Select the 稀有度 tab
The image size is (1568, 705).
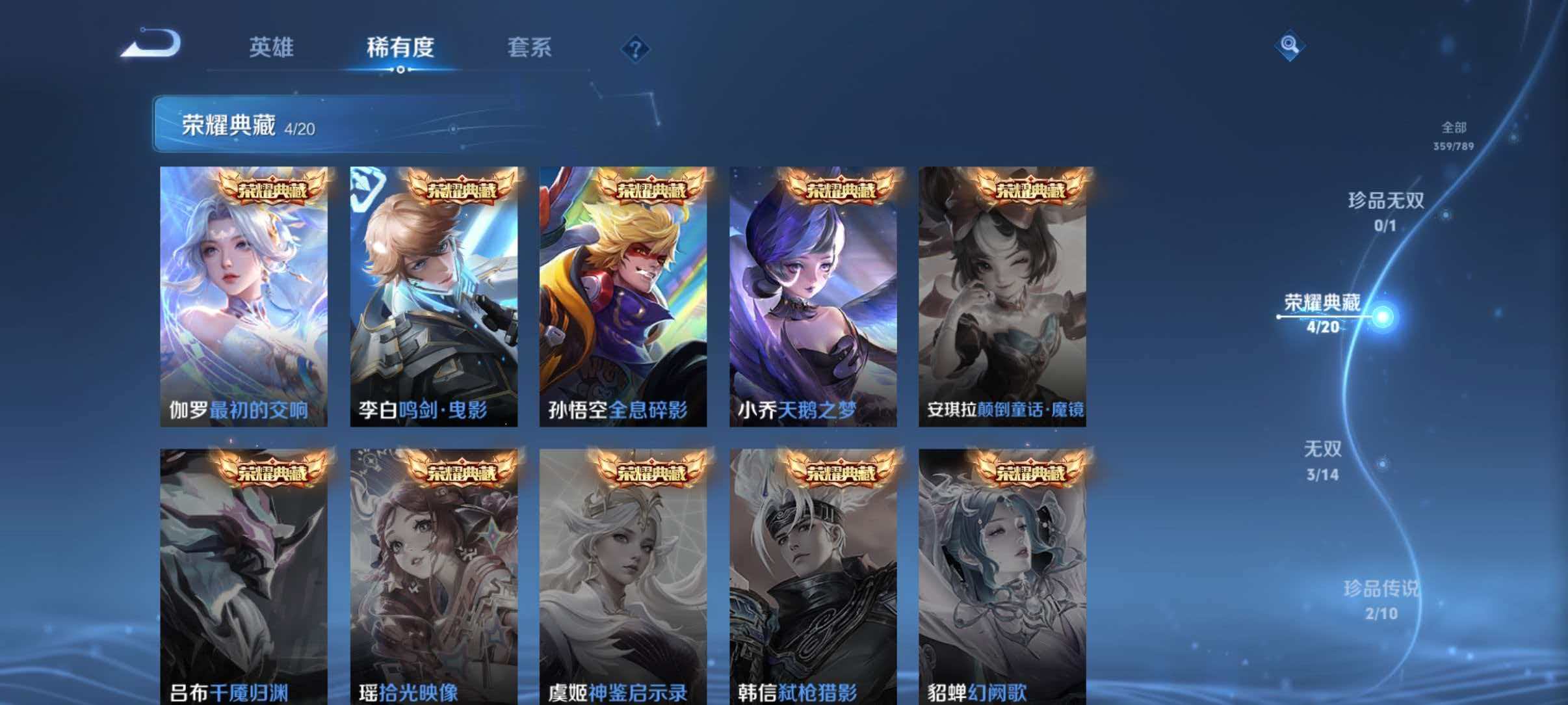[x=401, y=48]
